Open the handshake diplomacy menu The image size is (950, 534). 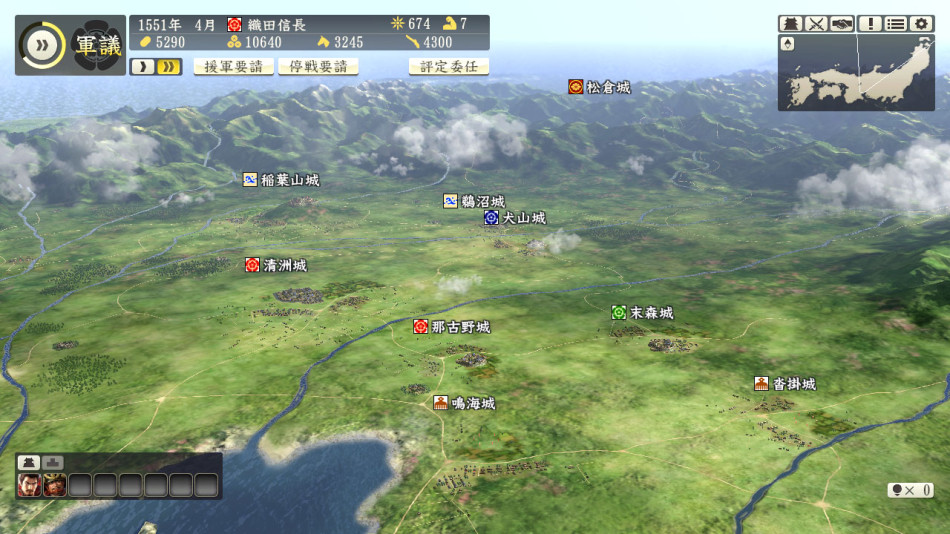(x=843, y=24)
